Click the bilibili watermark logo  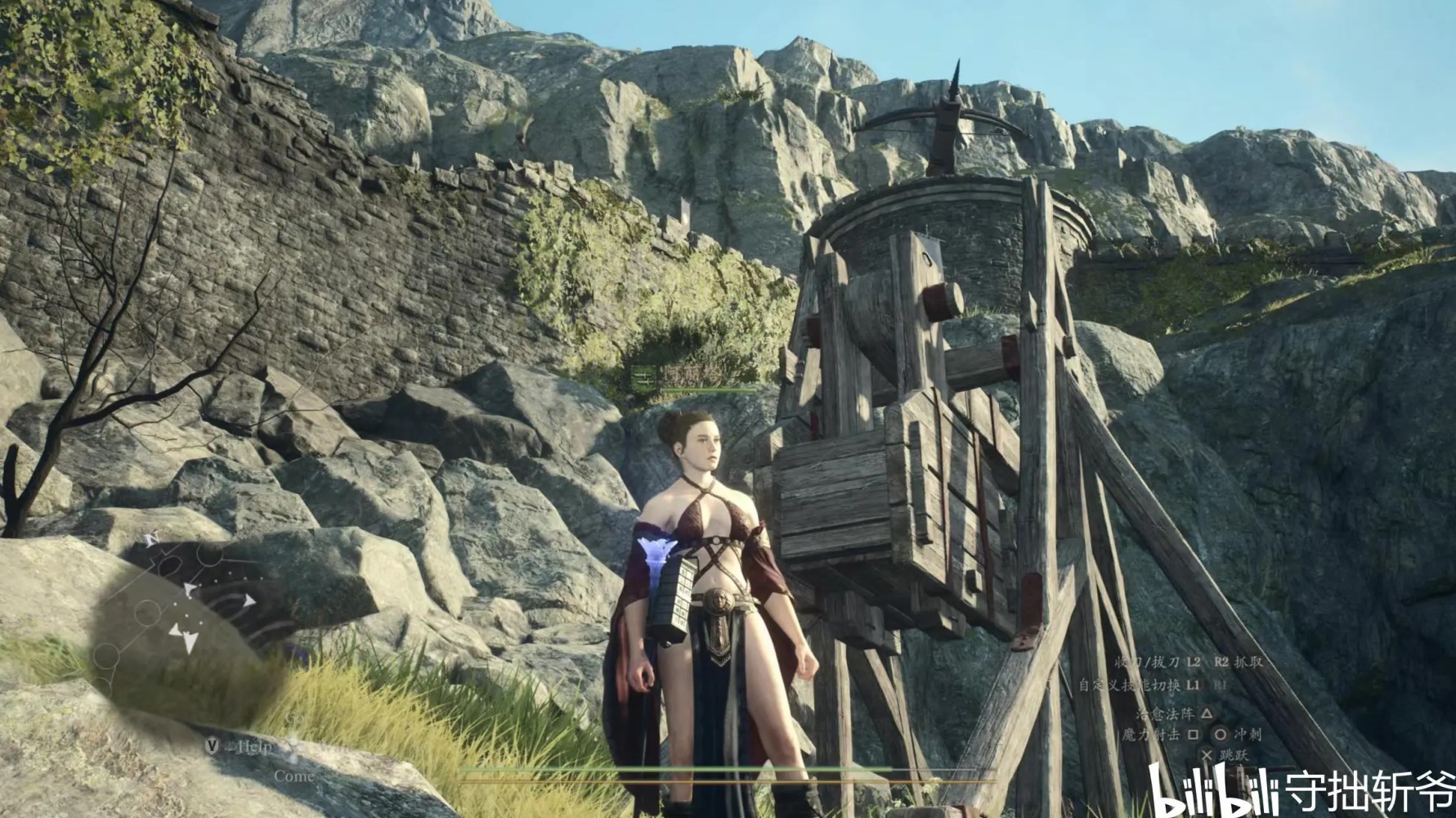(x=1212, y=791)
